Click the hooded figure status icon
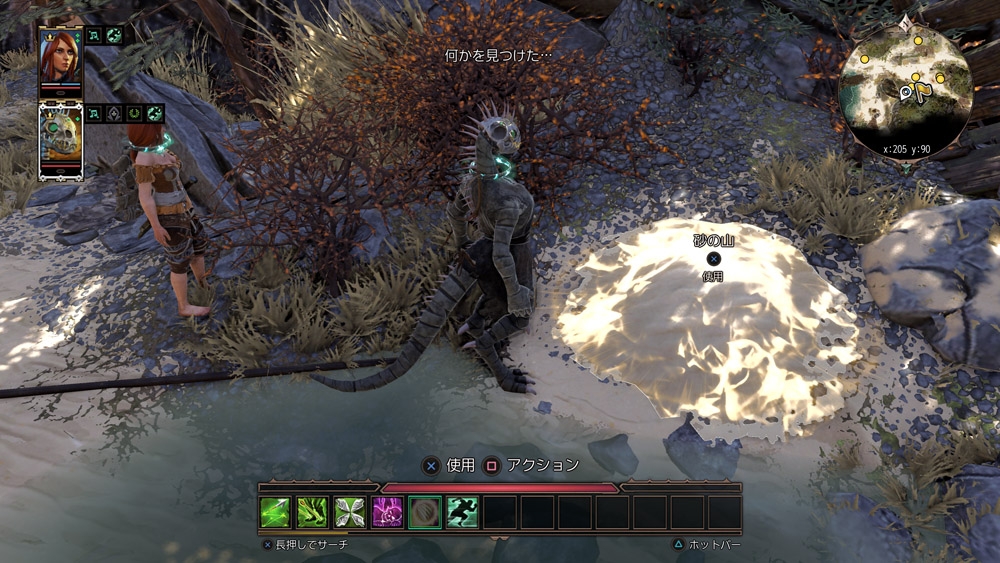 [x=114, y=114]
